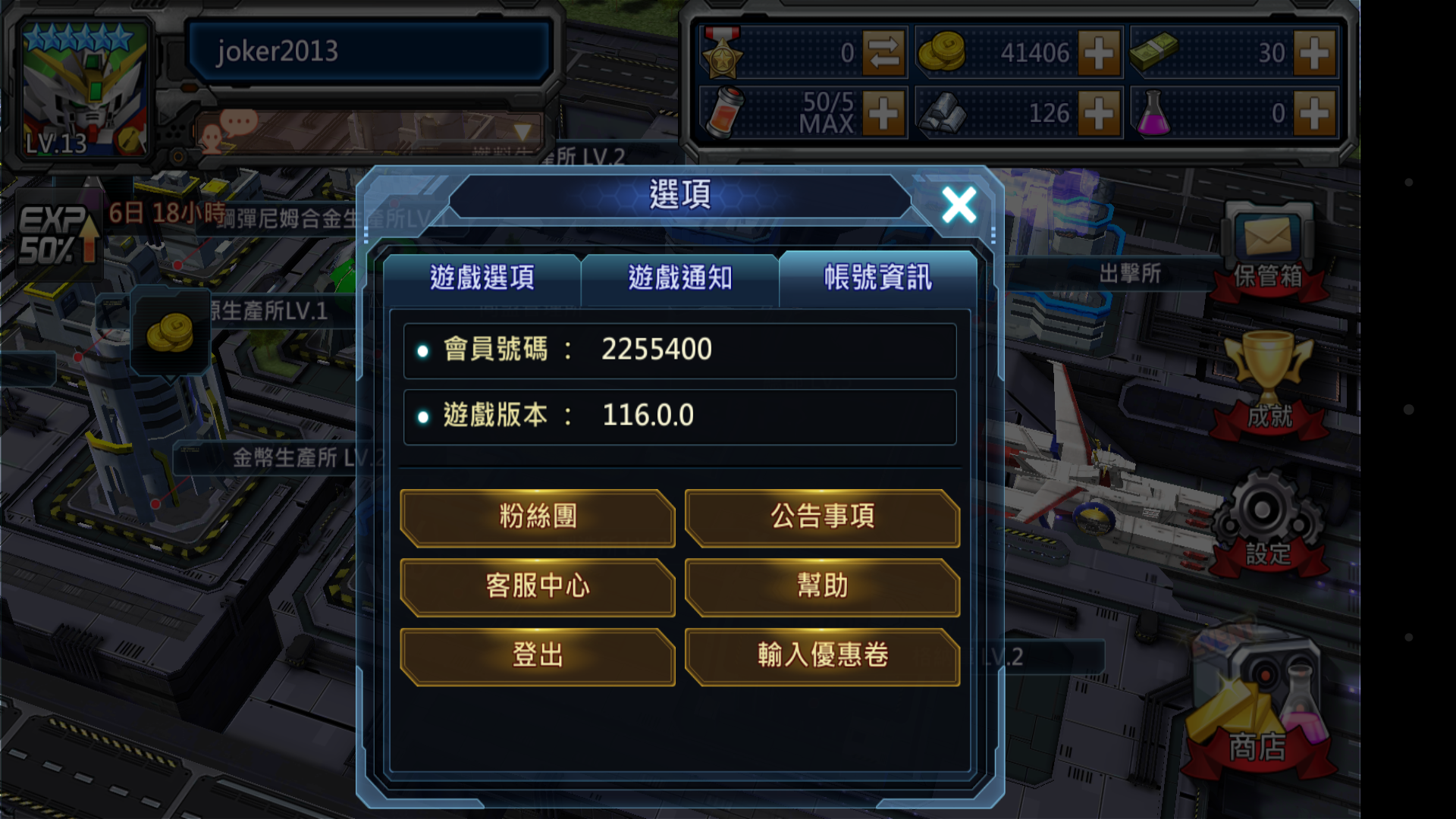Viewport: 1456px width, 819px height.
Task: Click the gold coin icon on the production building
Action: [x=171, y=331]
